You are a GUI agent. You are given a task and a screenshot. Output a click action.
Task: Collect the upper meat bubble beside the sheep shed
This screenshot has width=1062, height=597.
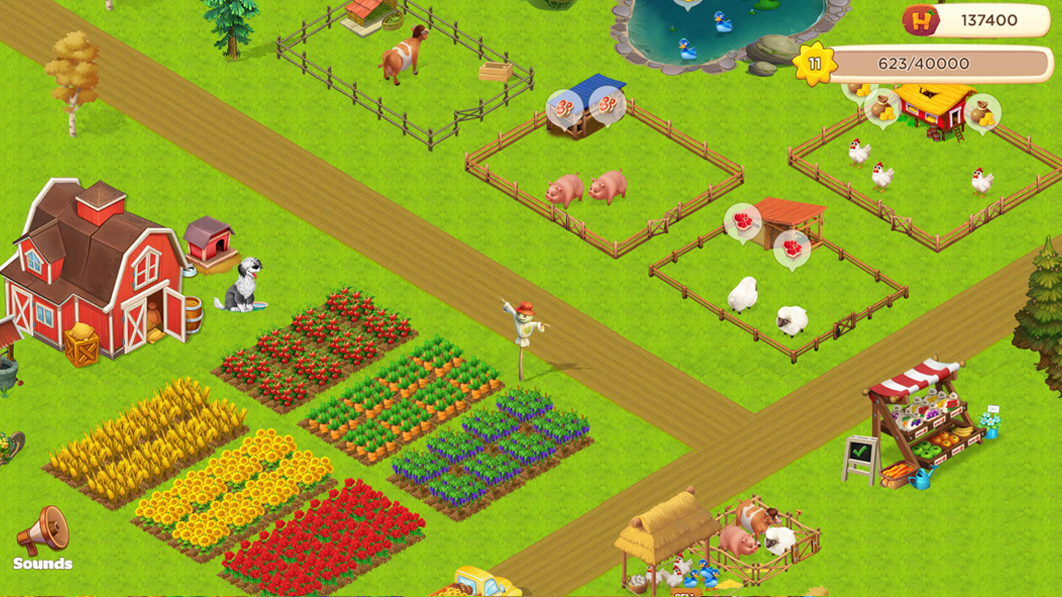click(742, 222)
